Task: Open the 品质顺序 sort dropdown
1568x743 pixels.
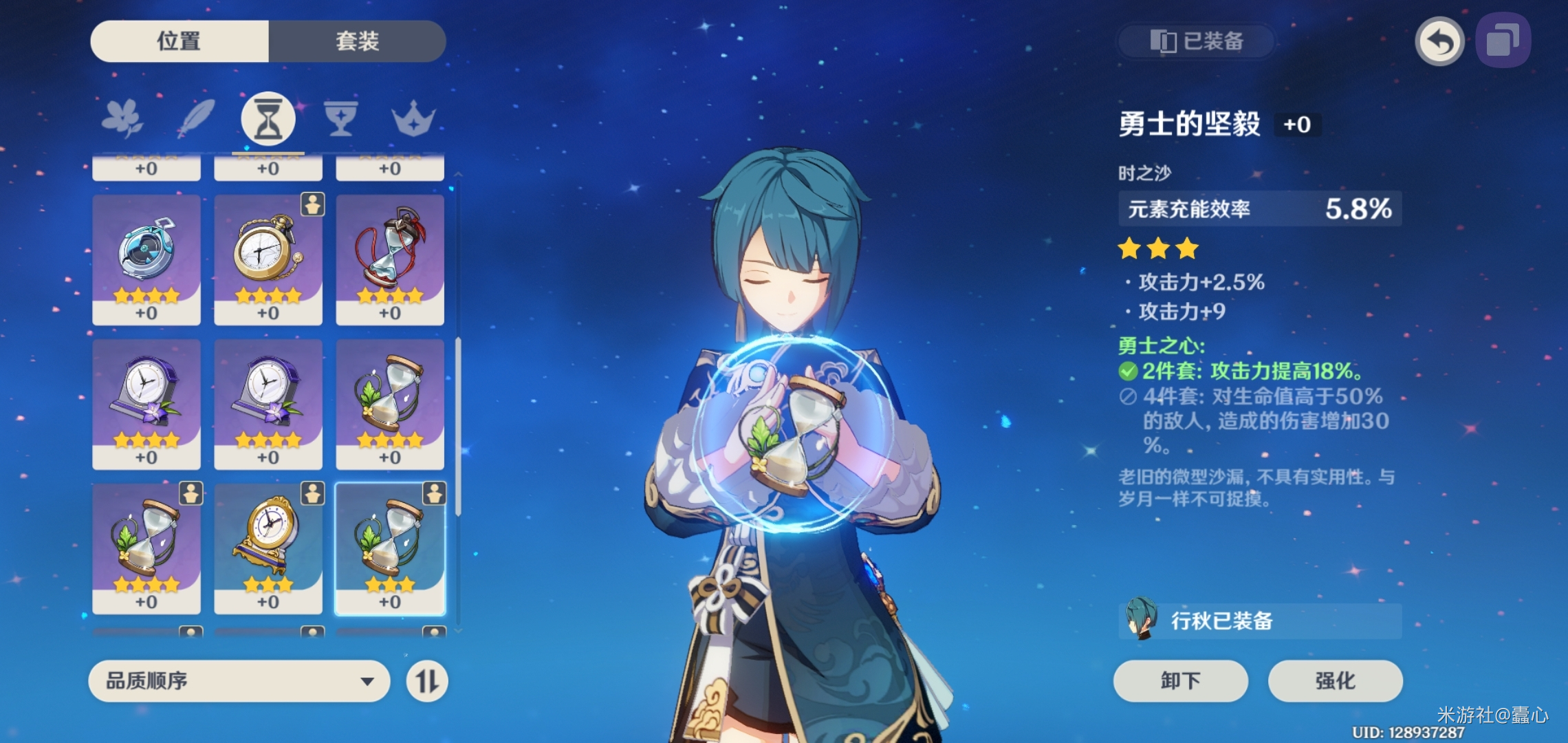Action: tap(239, 681)
